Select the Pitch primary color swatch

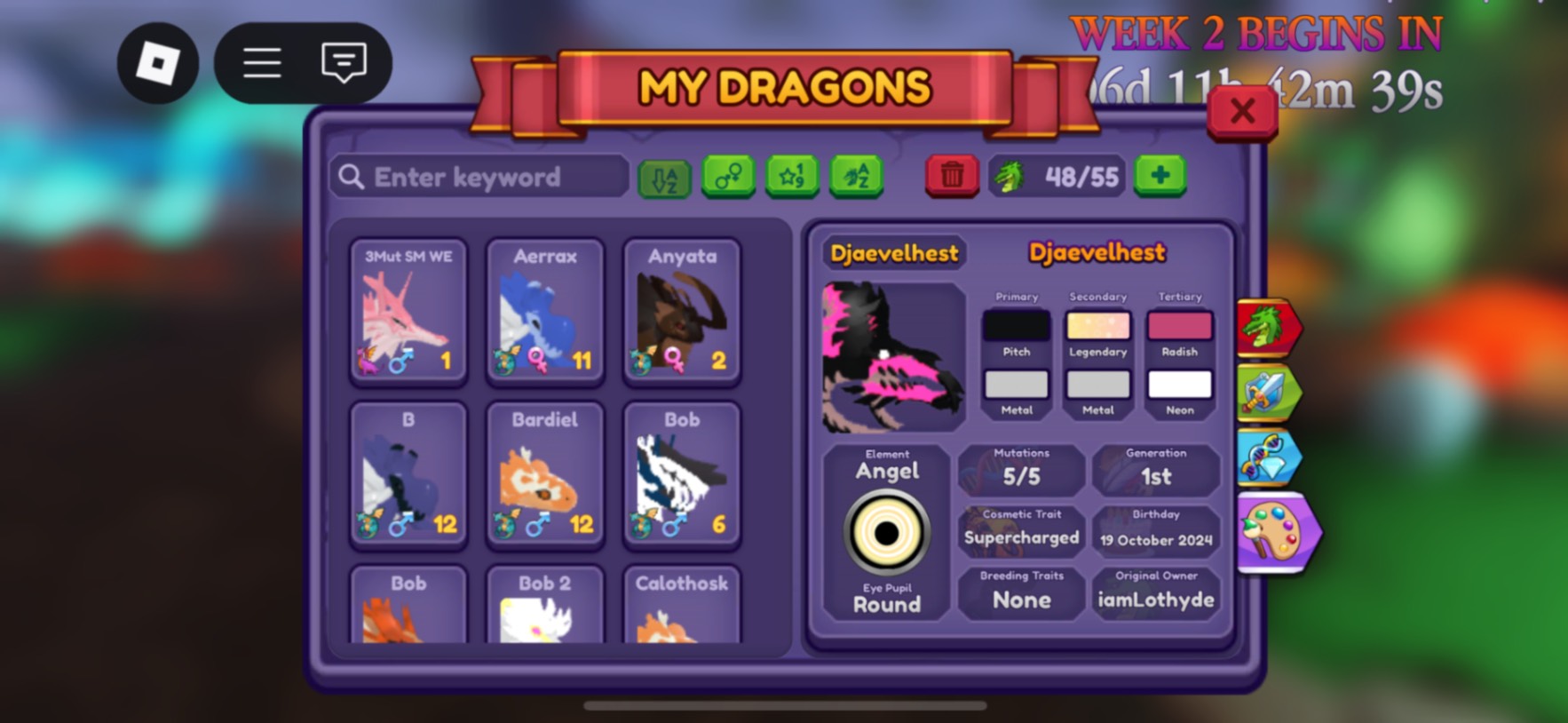click(x=1015, y=323)
